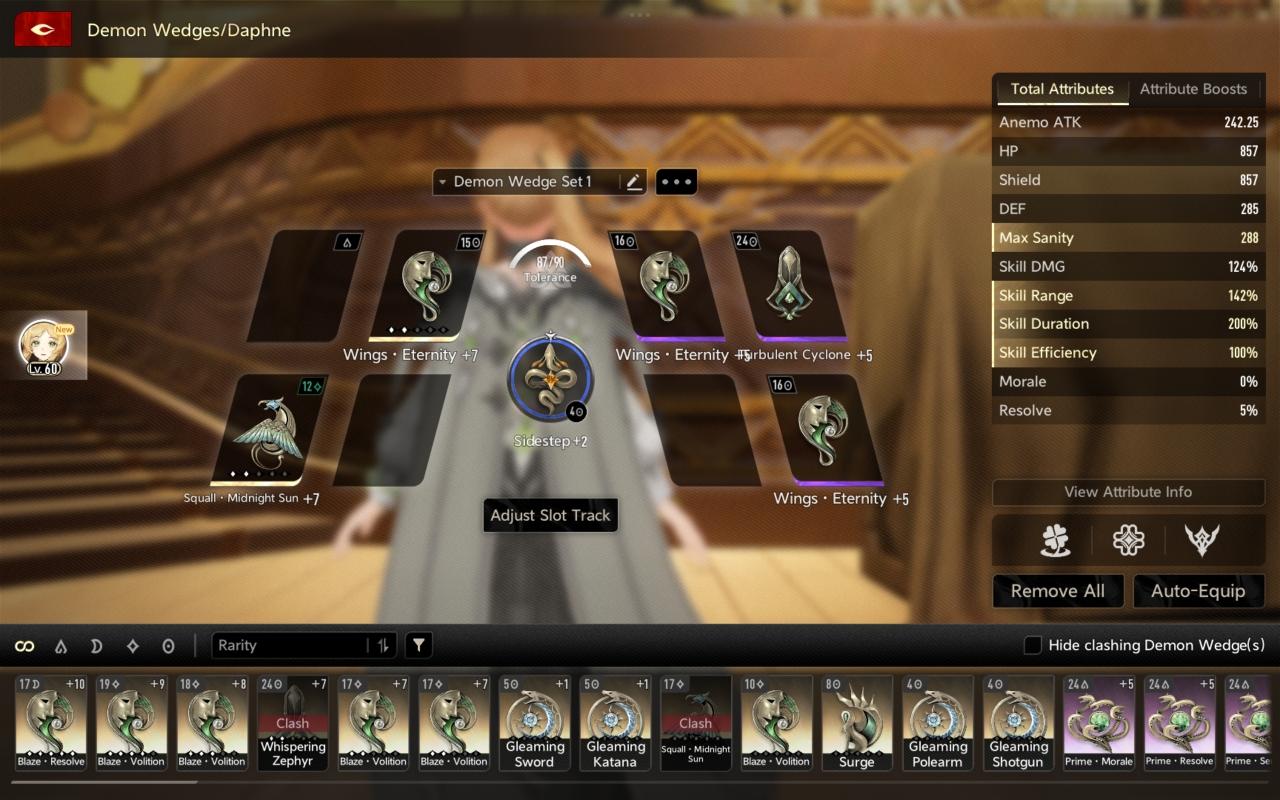Pick the Gleaming Katana wedge card

click(615, 723)
